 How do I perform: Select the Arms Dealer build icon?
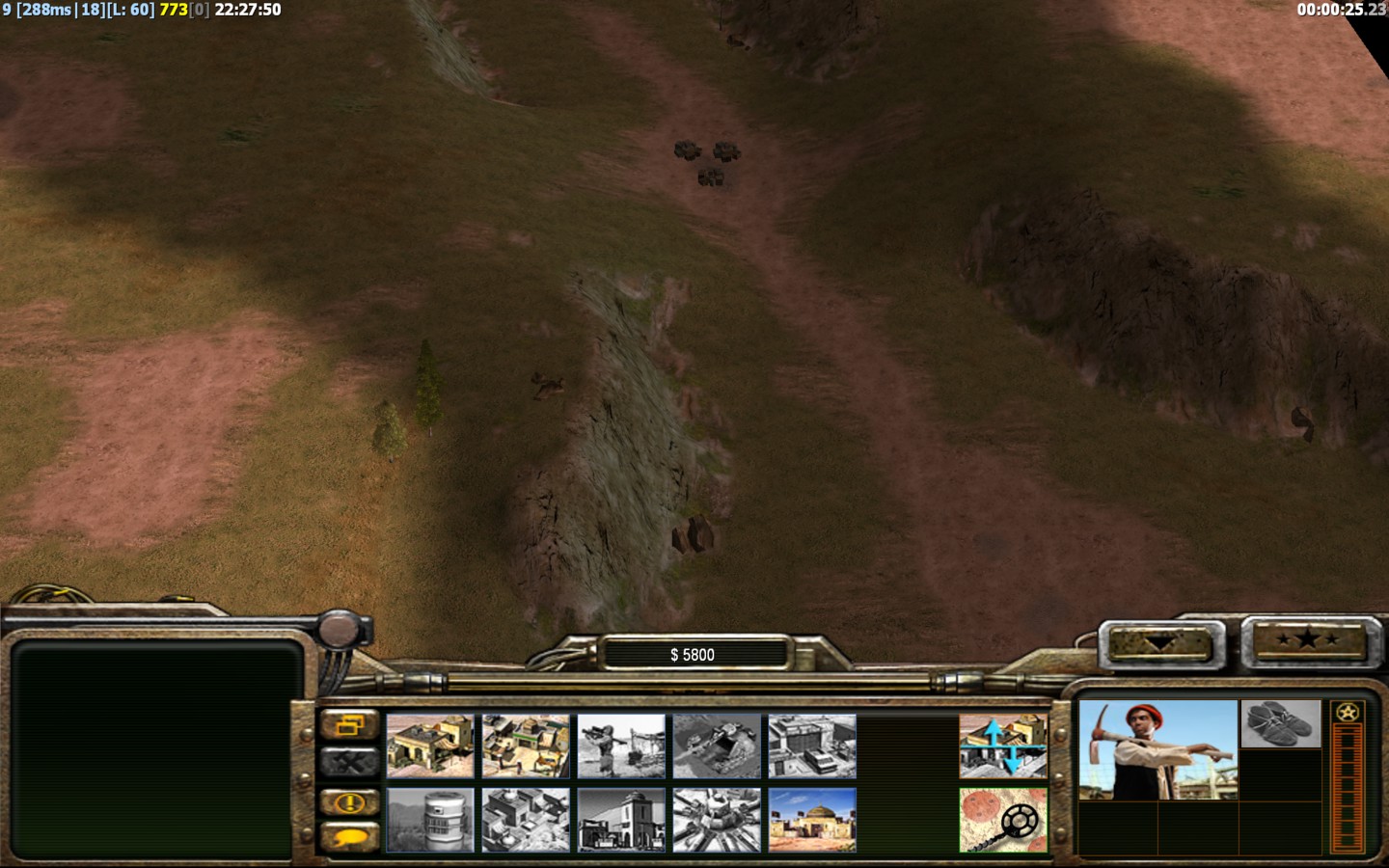812,746
